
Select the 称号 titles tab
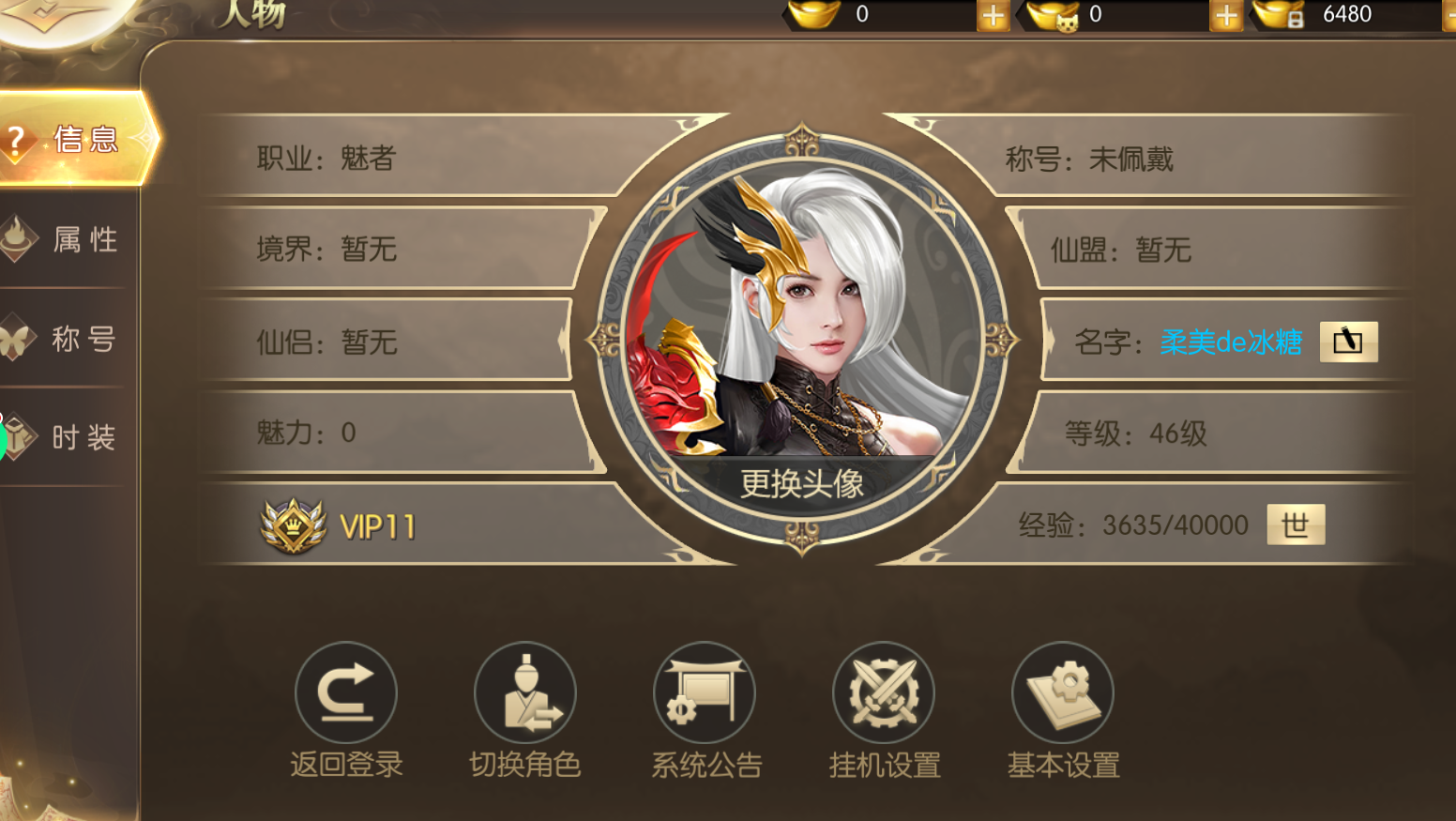tap(70, 338)
